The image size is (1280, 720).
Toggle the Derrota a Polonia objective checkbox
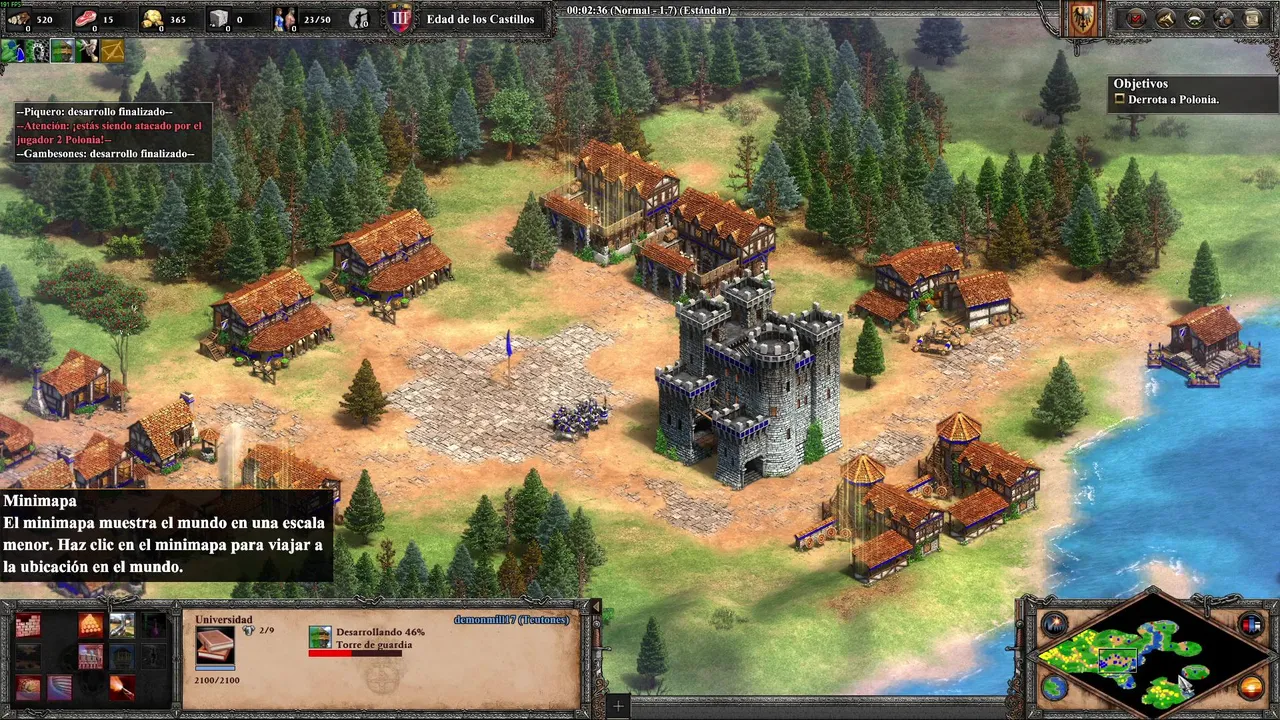[x=1120, y=100]
